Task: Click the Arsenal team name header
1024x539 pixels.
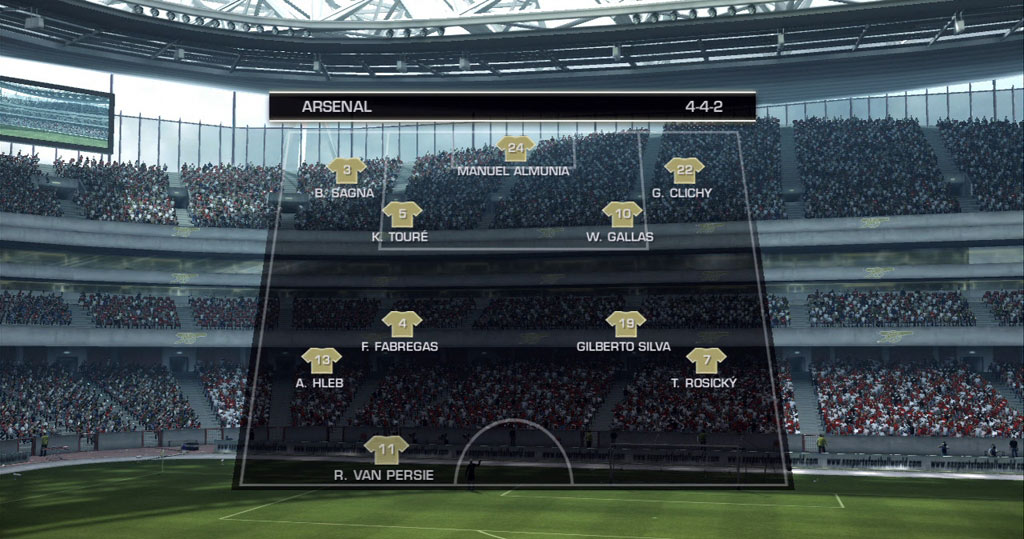Action: pos(336,106)
